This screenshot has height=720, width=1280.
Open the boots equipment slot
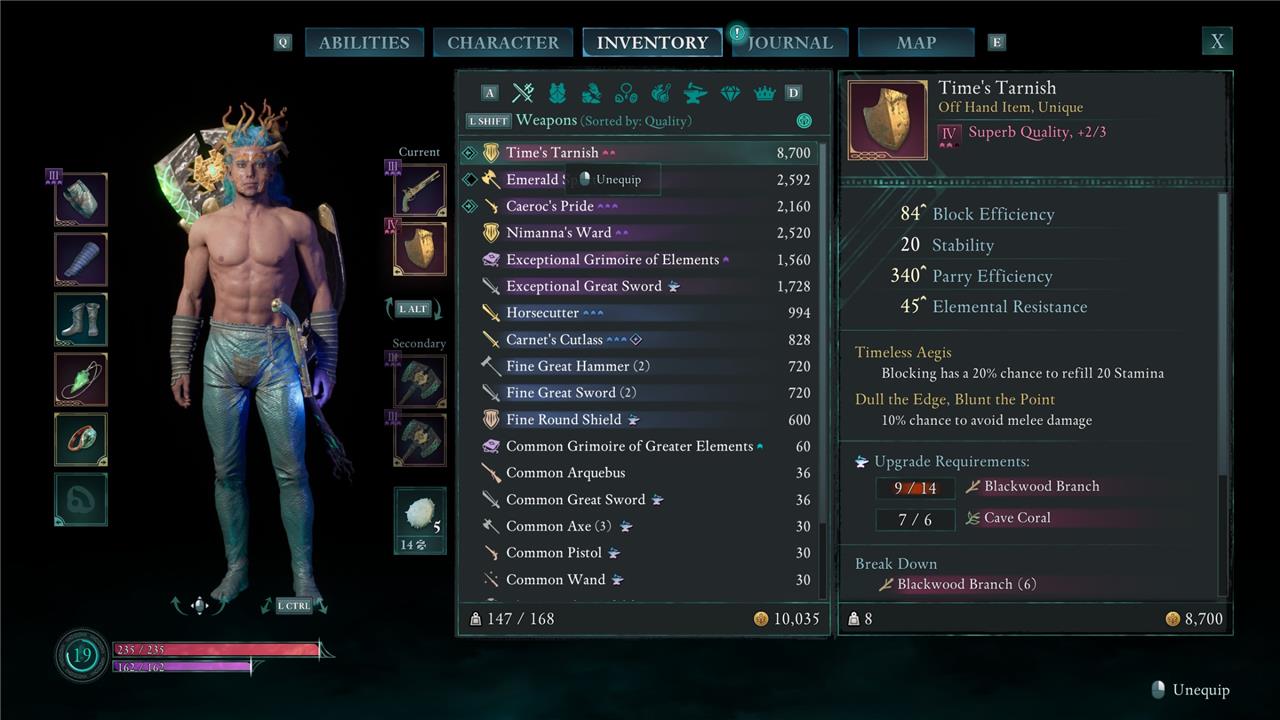[x=81, y=320]
